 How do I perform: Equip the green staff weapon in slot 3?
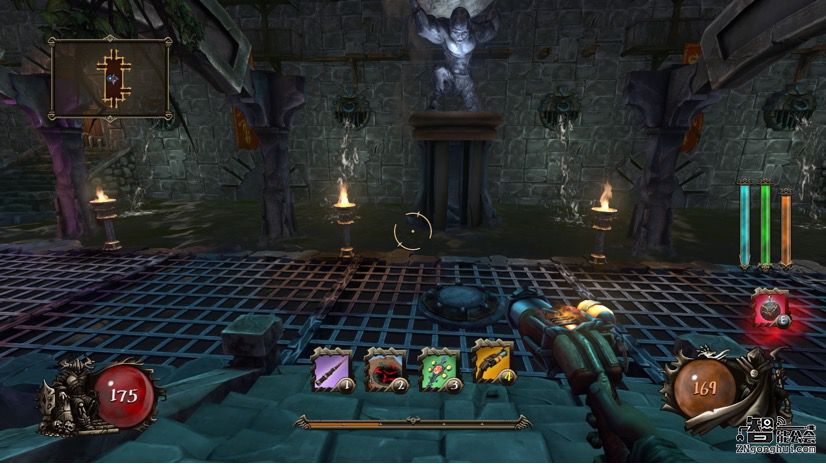coord(439,368)
